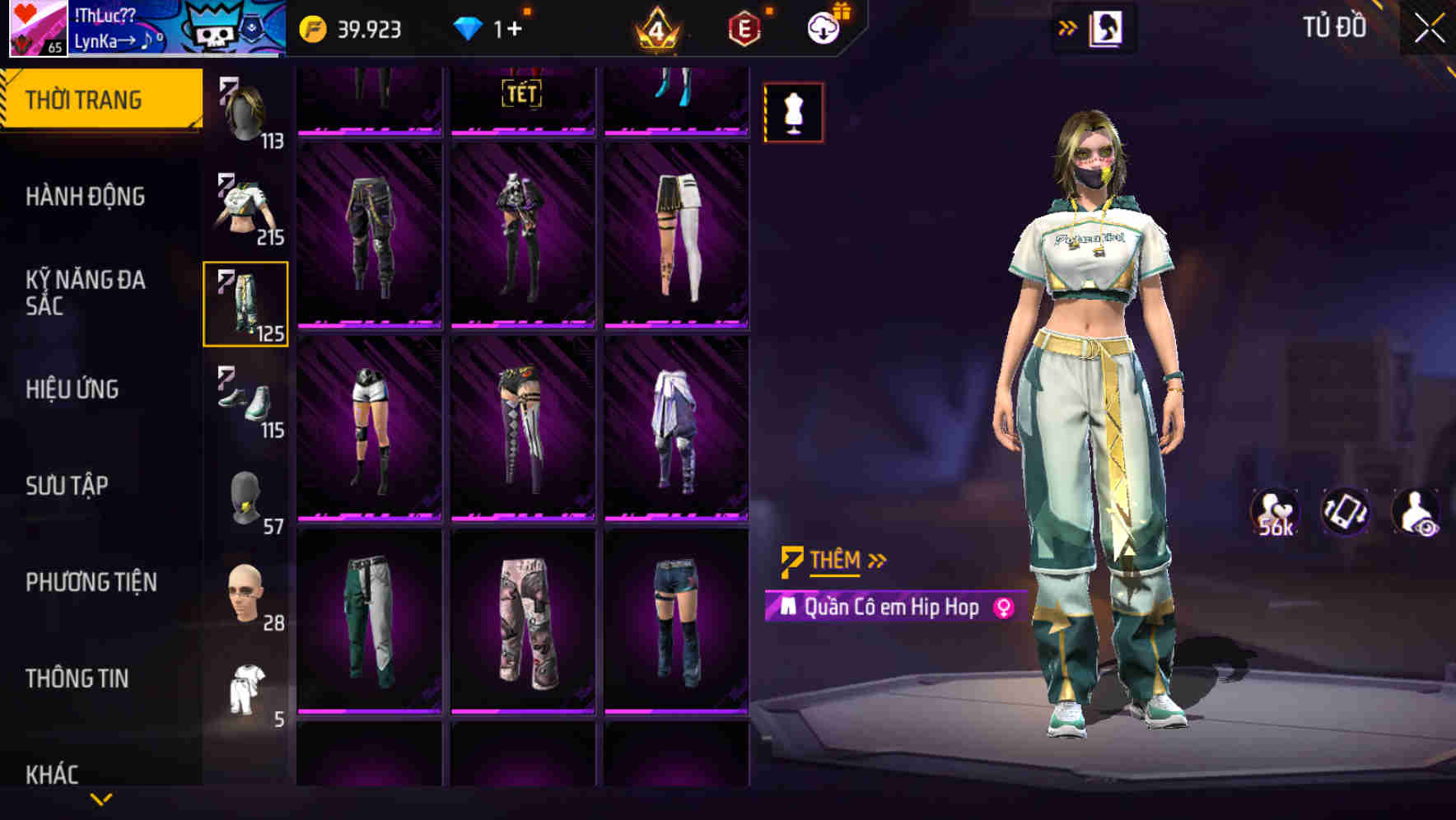This screenshot has width=1456, height=820.
Task: Expand more categories with bottom arrow
Action: click(101, 799)
